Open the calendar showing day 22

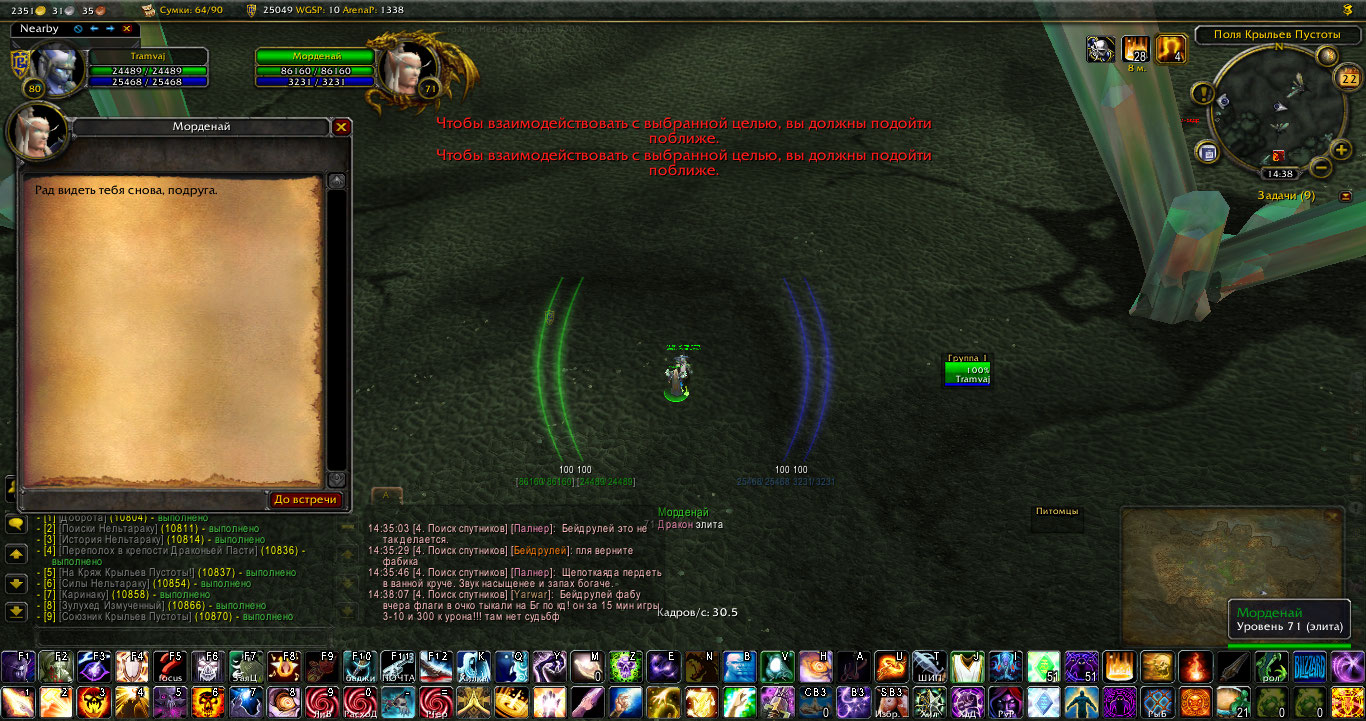[x=1348, y=77]
